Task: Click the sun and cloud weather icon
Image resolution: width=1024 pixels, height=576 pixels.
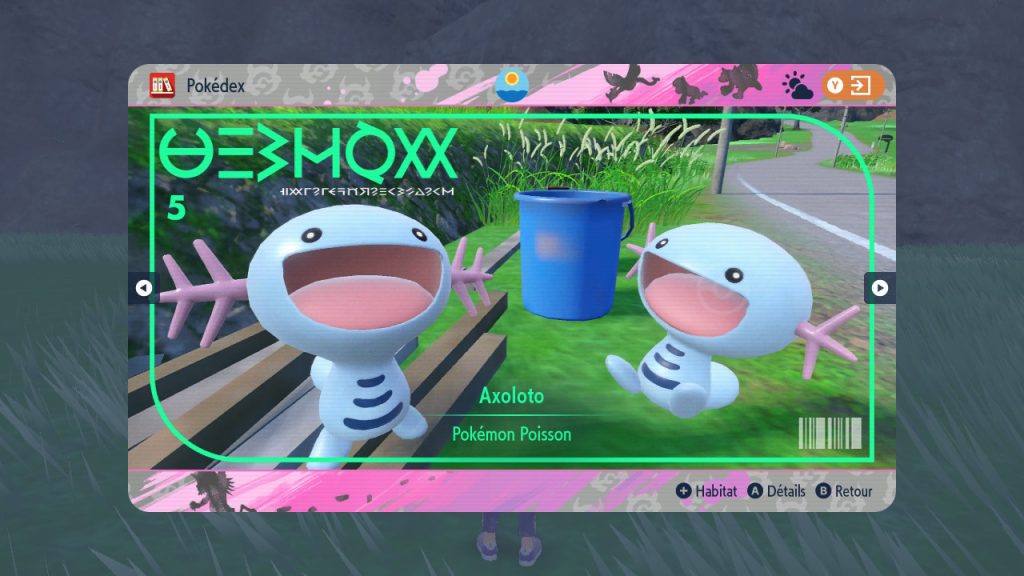Action: click(x=798, y=86)
